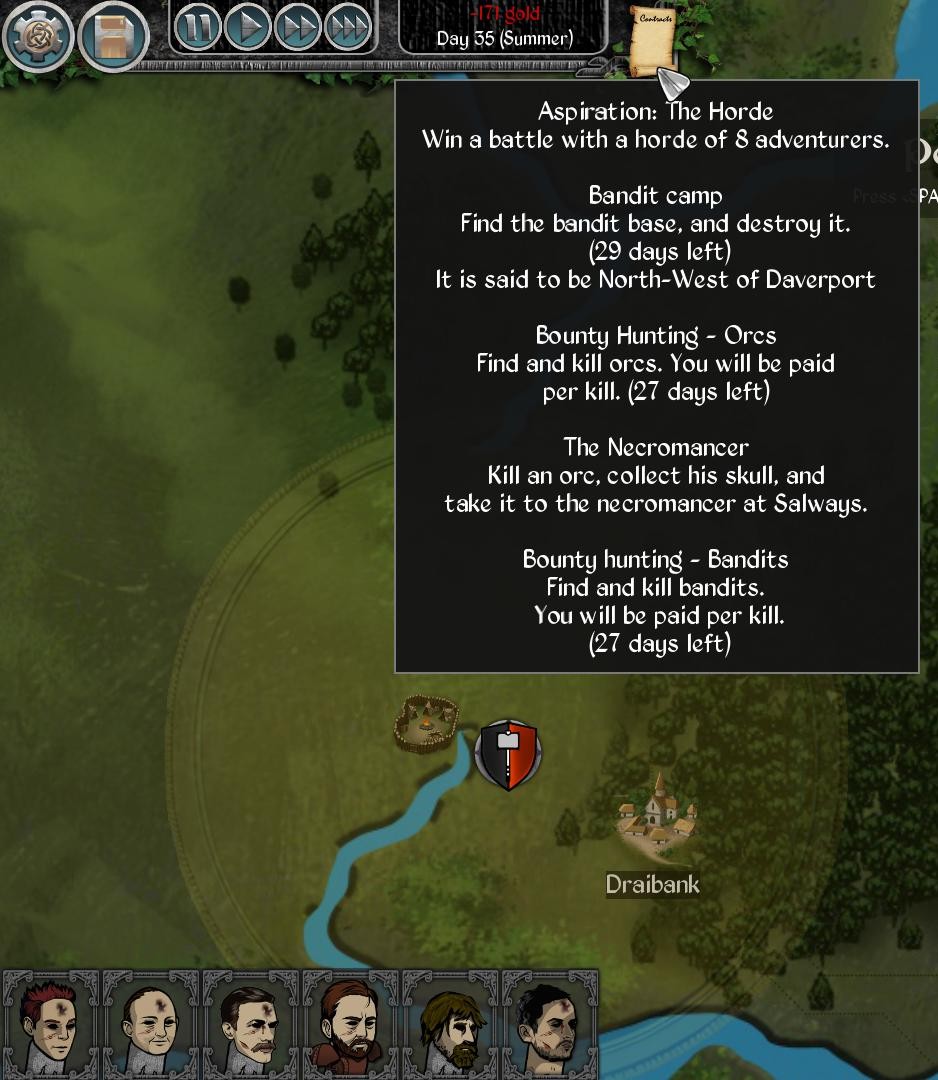Screen dimensions: 938x1080
Task: Select the dark-haired stubbled adventurer portrait
Action: click(x=551, y=1024)
